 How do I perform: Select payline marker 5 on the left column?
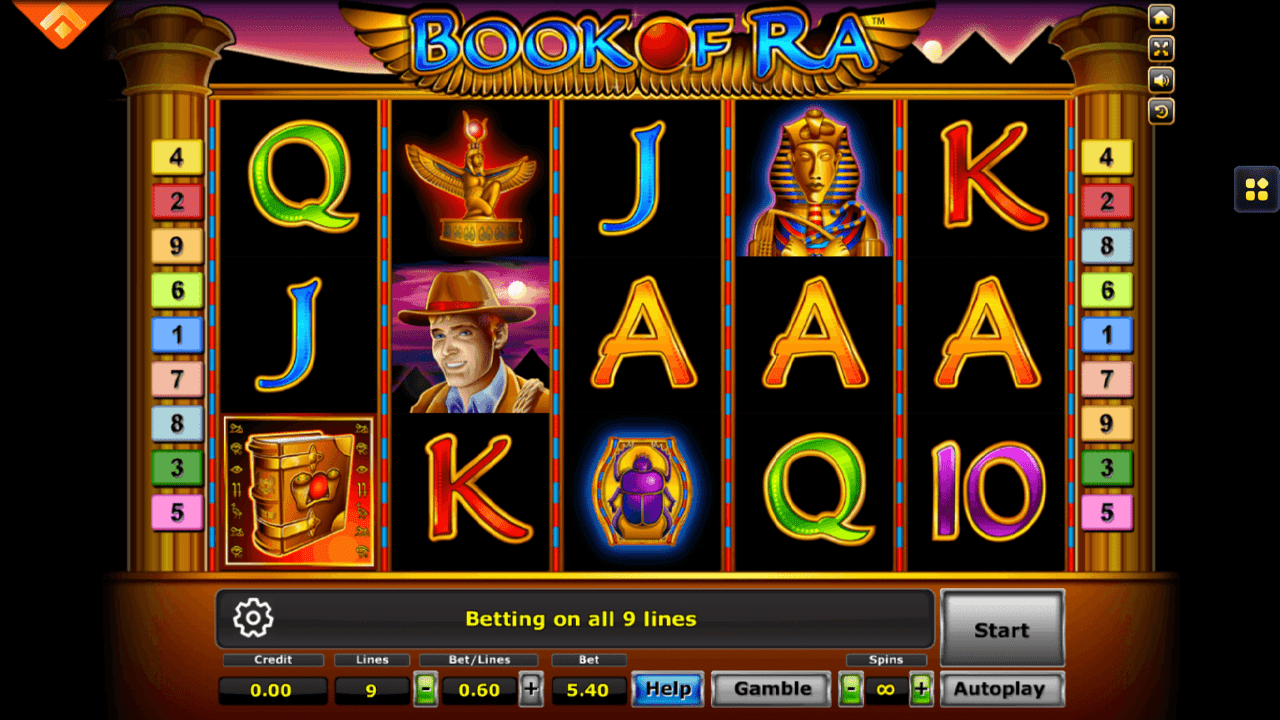pos(178,513)
